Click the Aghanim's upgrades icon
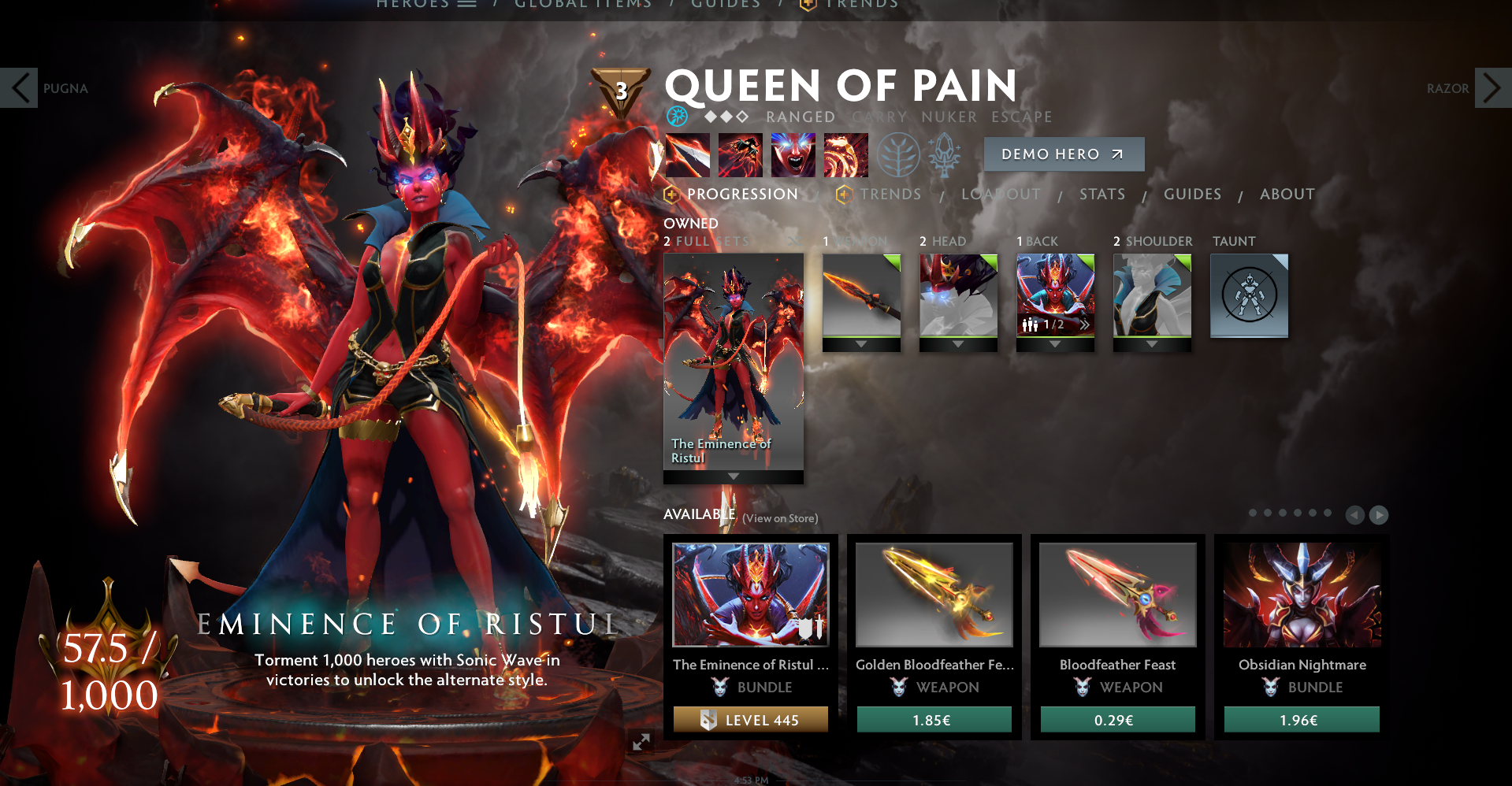This screenshot has height=786, width=1512. pos(944,155)
